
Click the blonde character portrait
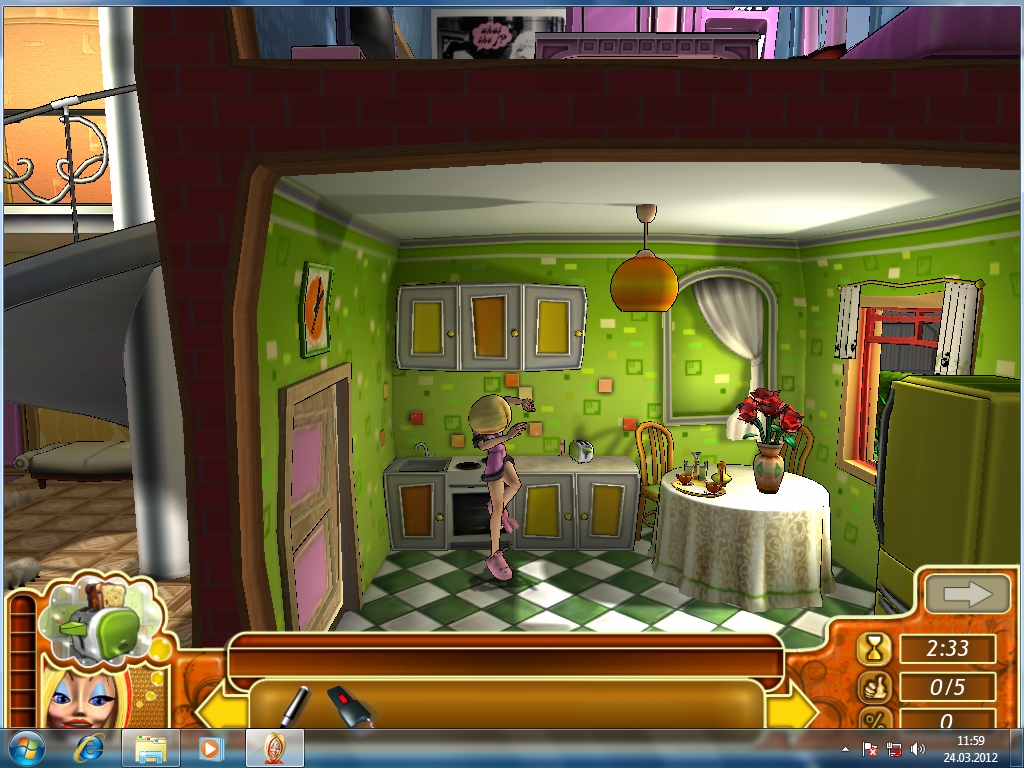[x=78, y=697]
